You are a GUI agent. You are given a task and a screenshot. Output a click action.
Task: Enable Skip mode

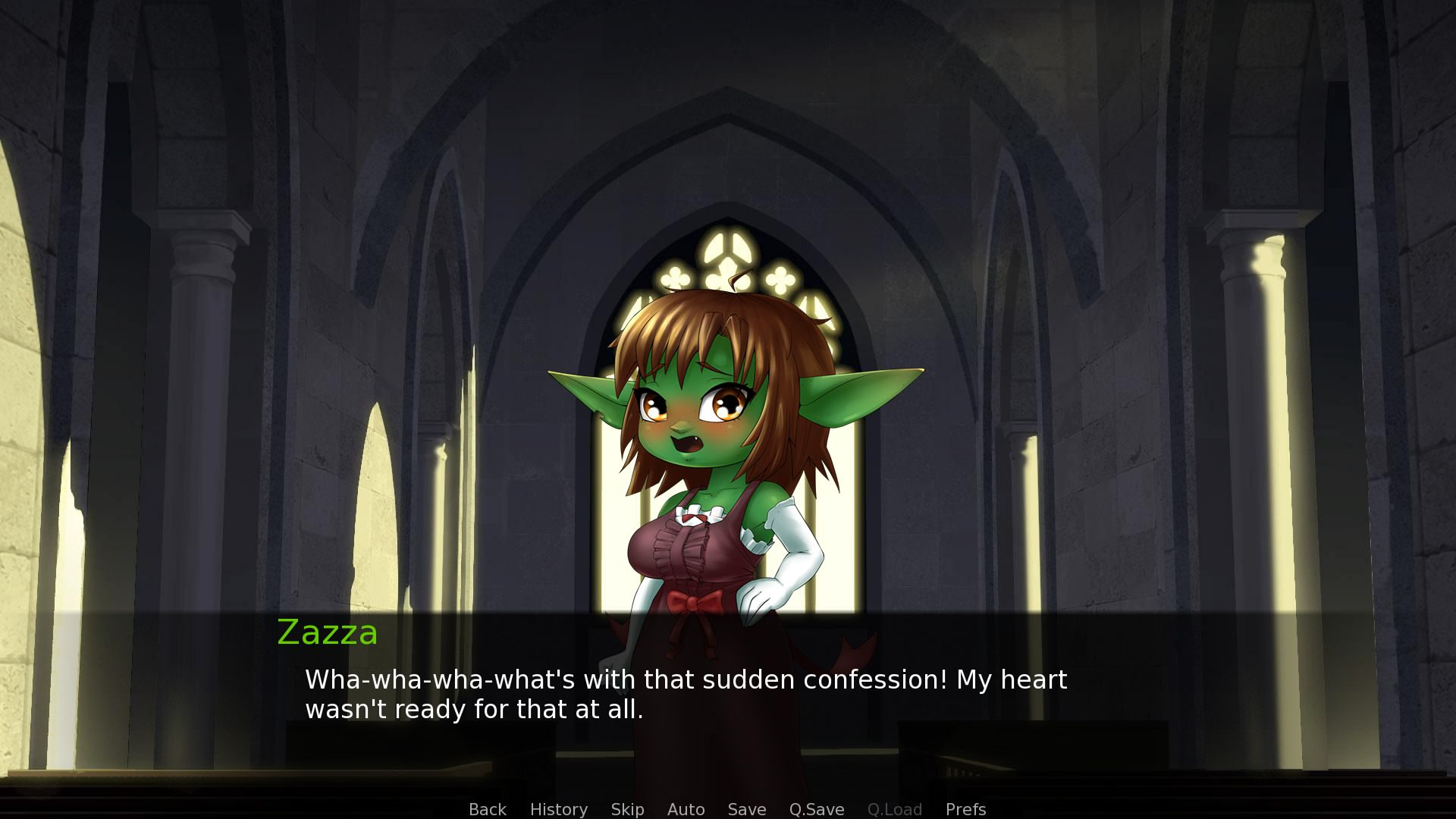[627, 809]
